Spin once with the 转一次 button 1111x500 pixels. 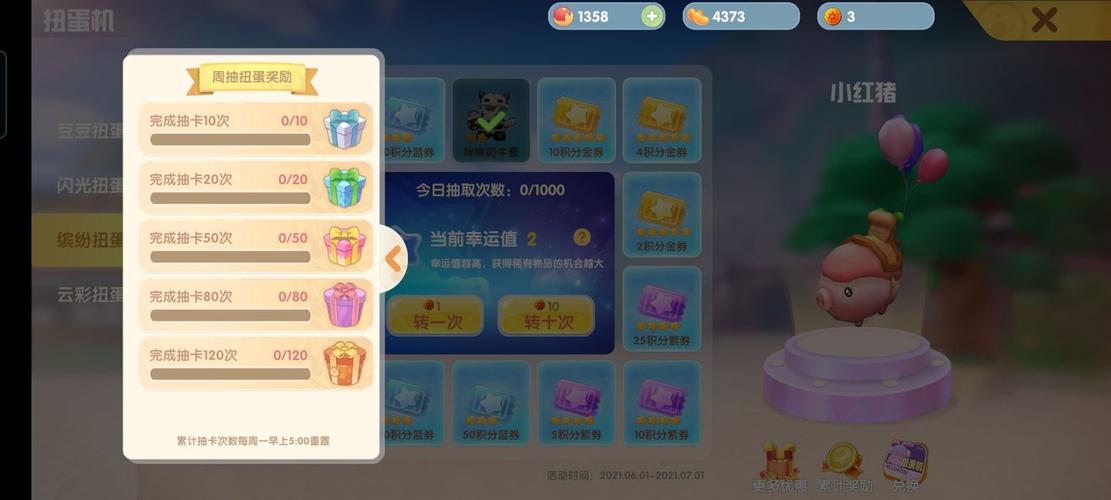click(x=435, y=316)
